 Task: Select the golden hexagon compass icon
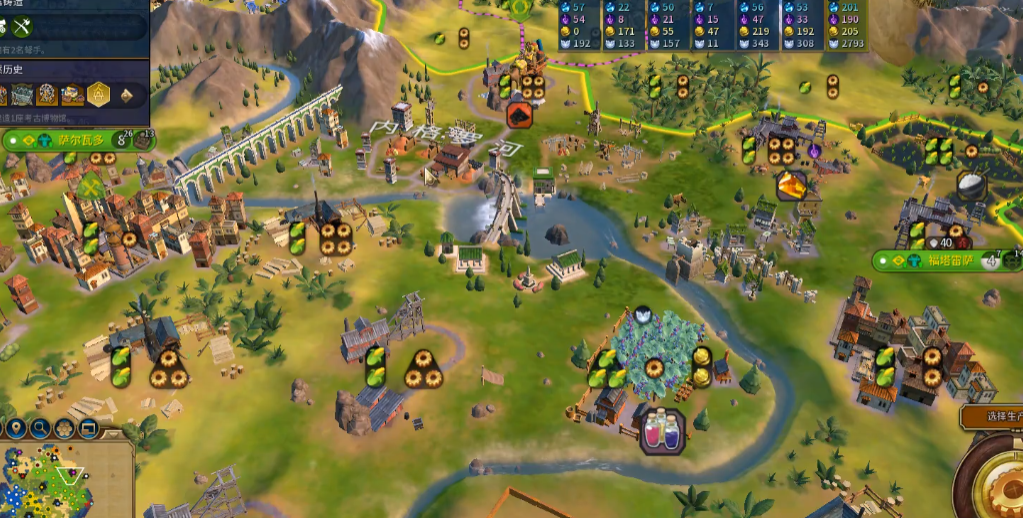click(98, 95)
